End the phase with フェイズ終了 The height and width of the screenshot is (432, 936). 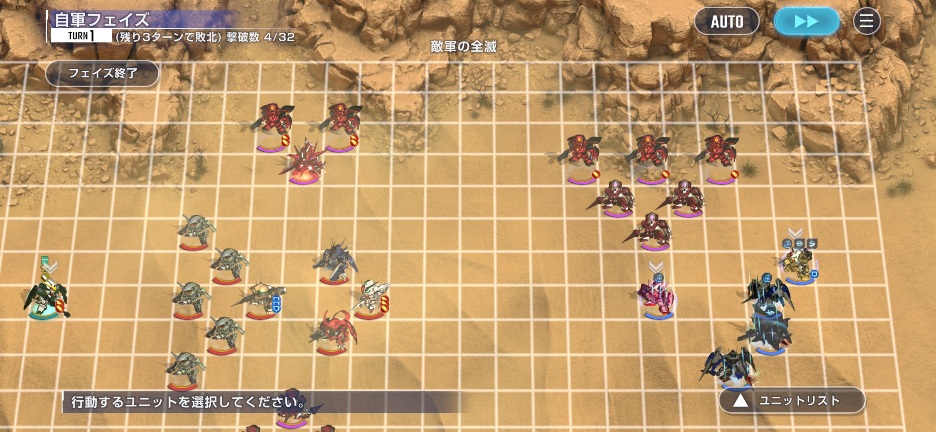102,73
